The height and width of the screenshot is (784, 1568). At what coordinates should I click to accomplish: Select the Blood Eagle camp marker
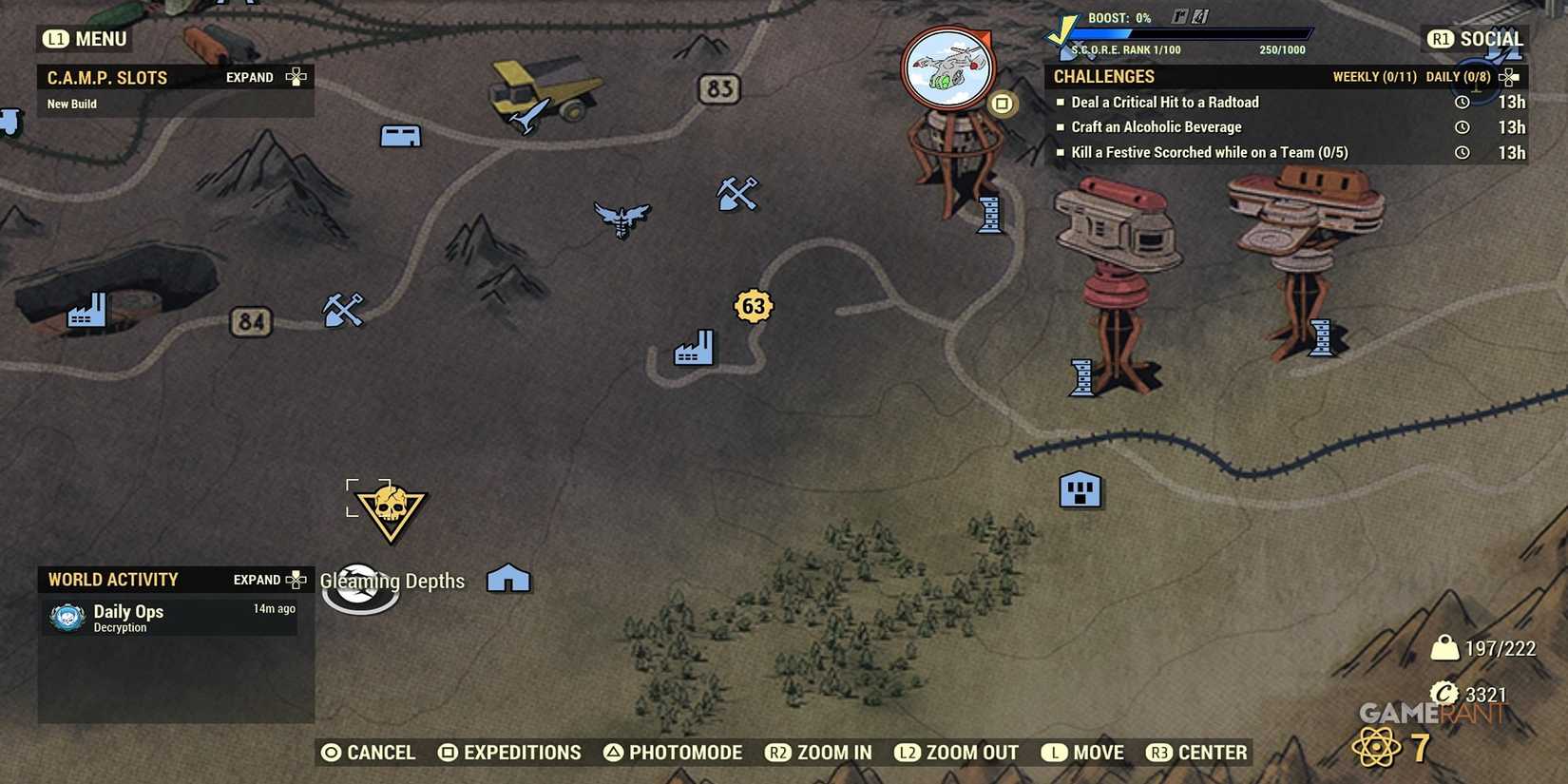(621, 220)
